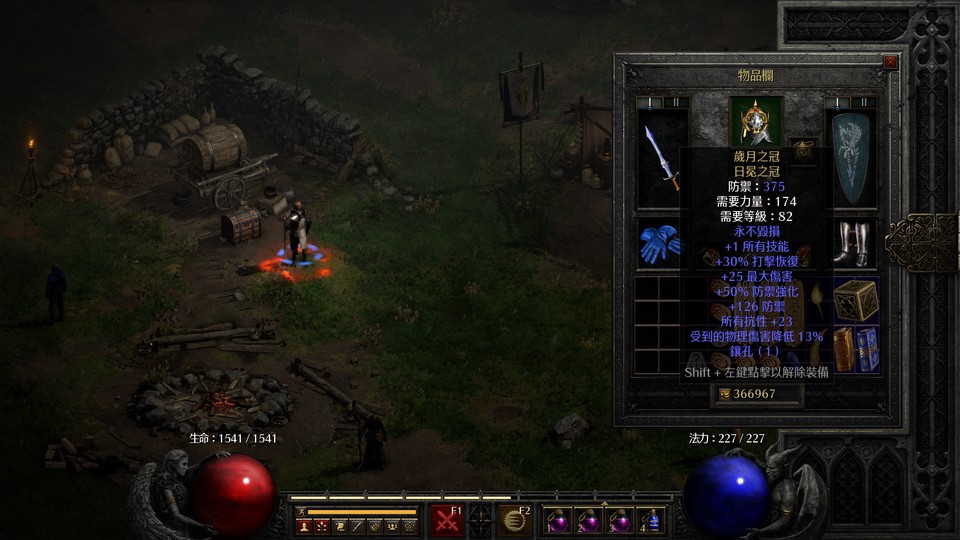Select the equipped metal boots

855,243
